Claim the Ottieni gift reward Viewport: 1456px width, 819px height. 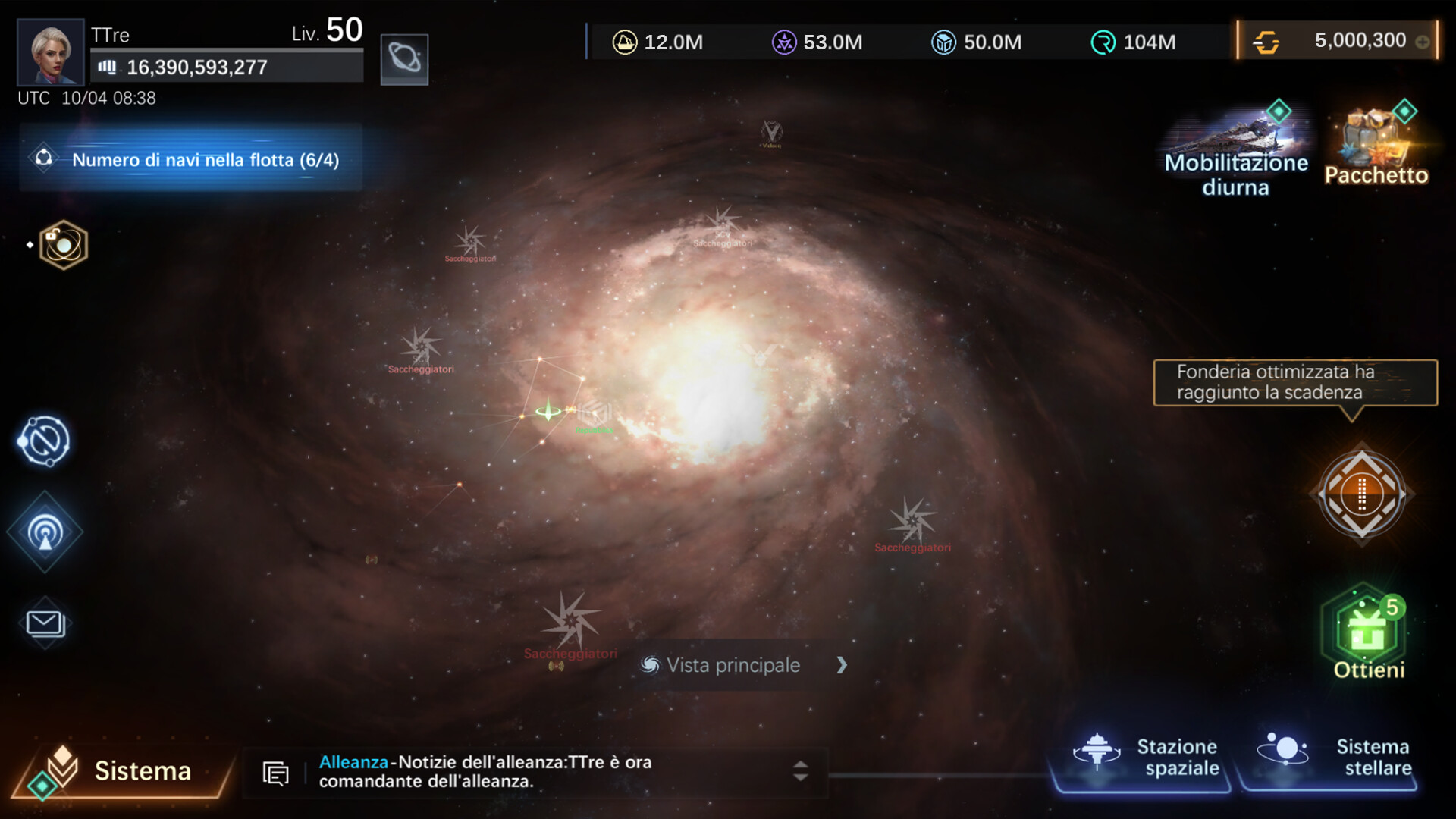click(1365, 634)
